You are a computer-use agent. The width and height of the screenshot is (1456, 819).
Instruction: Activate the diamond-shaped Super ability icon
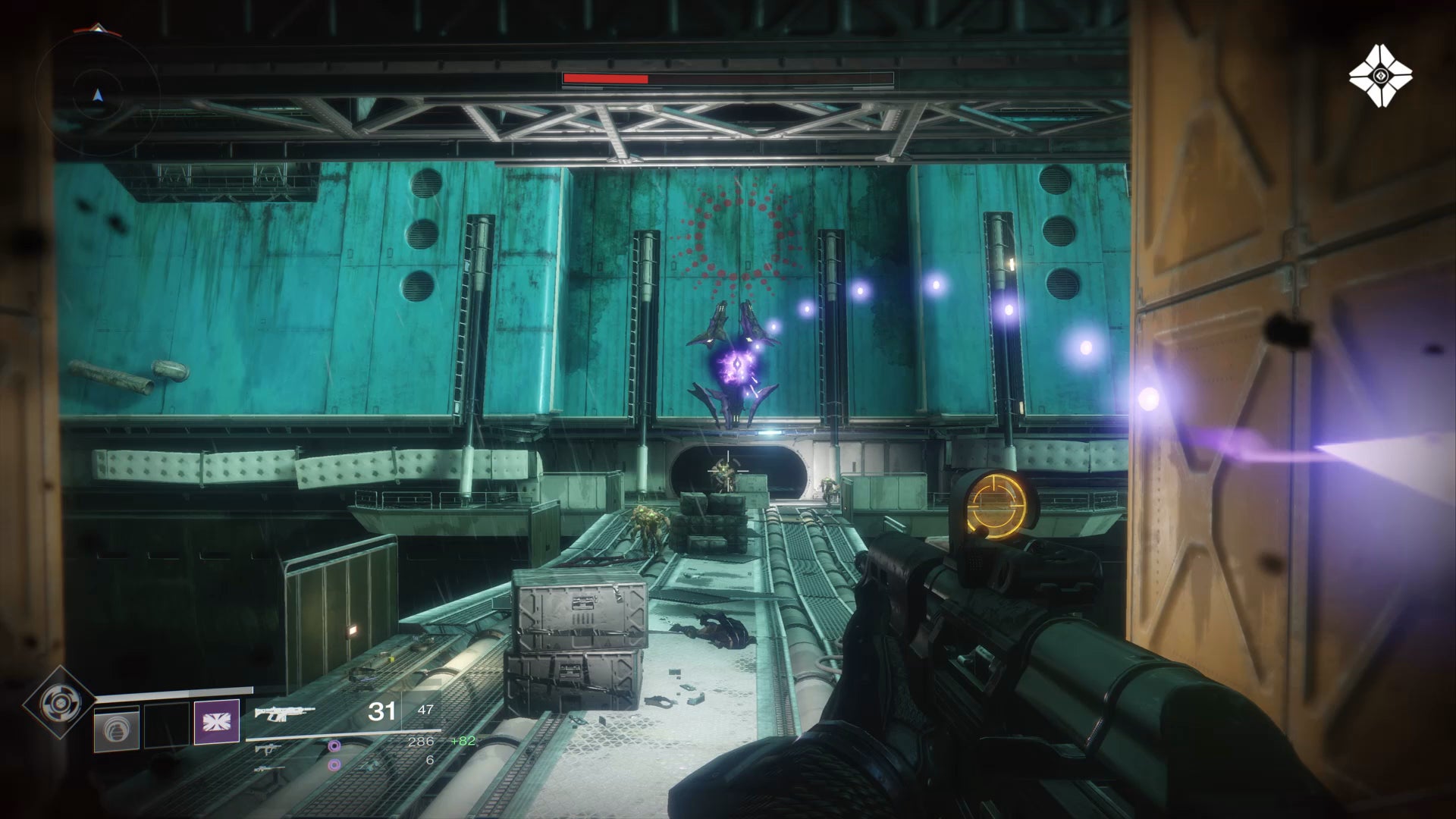click(x=58, y=703)
